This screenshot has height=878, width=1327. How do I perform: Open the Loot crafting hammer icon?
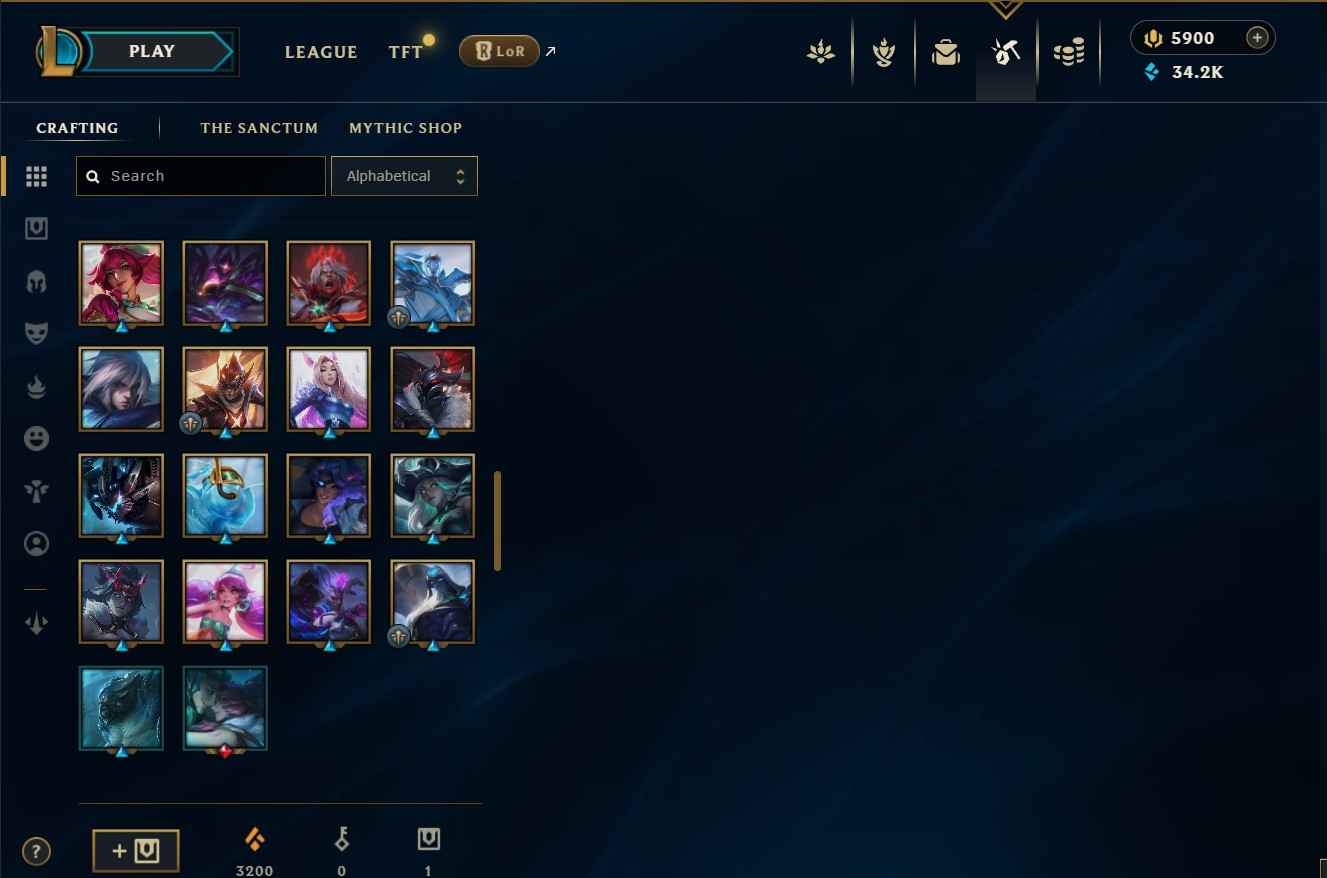(x=1006, y=51)
